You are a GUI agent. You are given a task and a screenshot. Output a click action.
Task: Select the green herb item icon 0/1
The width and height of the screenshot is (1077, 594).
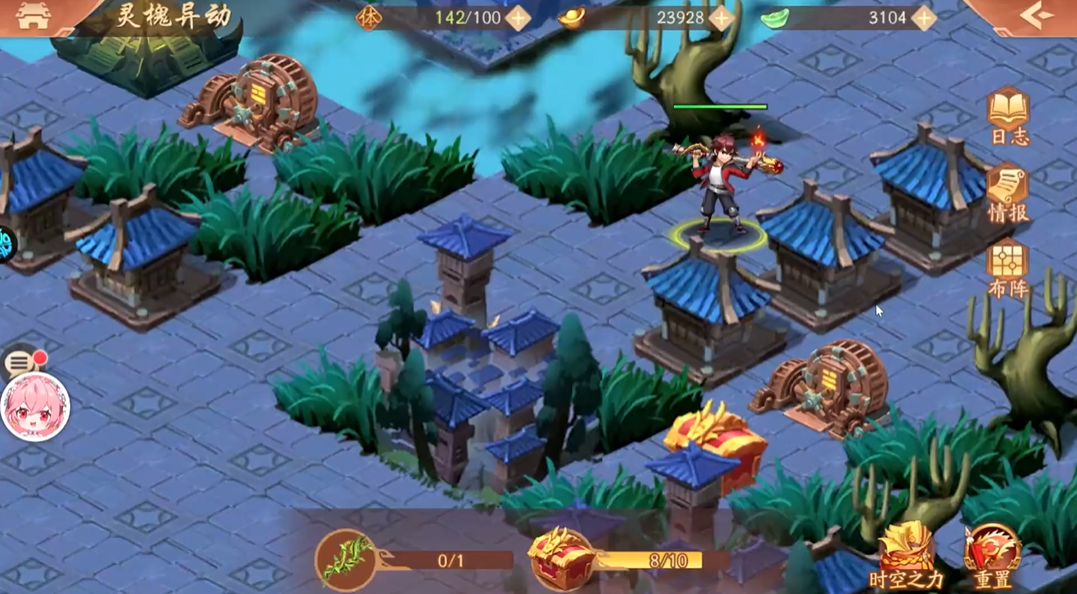(x=346, y=559)
